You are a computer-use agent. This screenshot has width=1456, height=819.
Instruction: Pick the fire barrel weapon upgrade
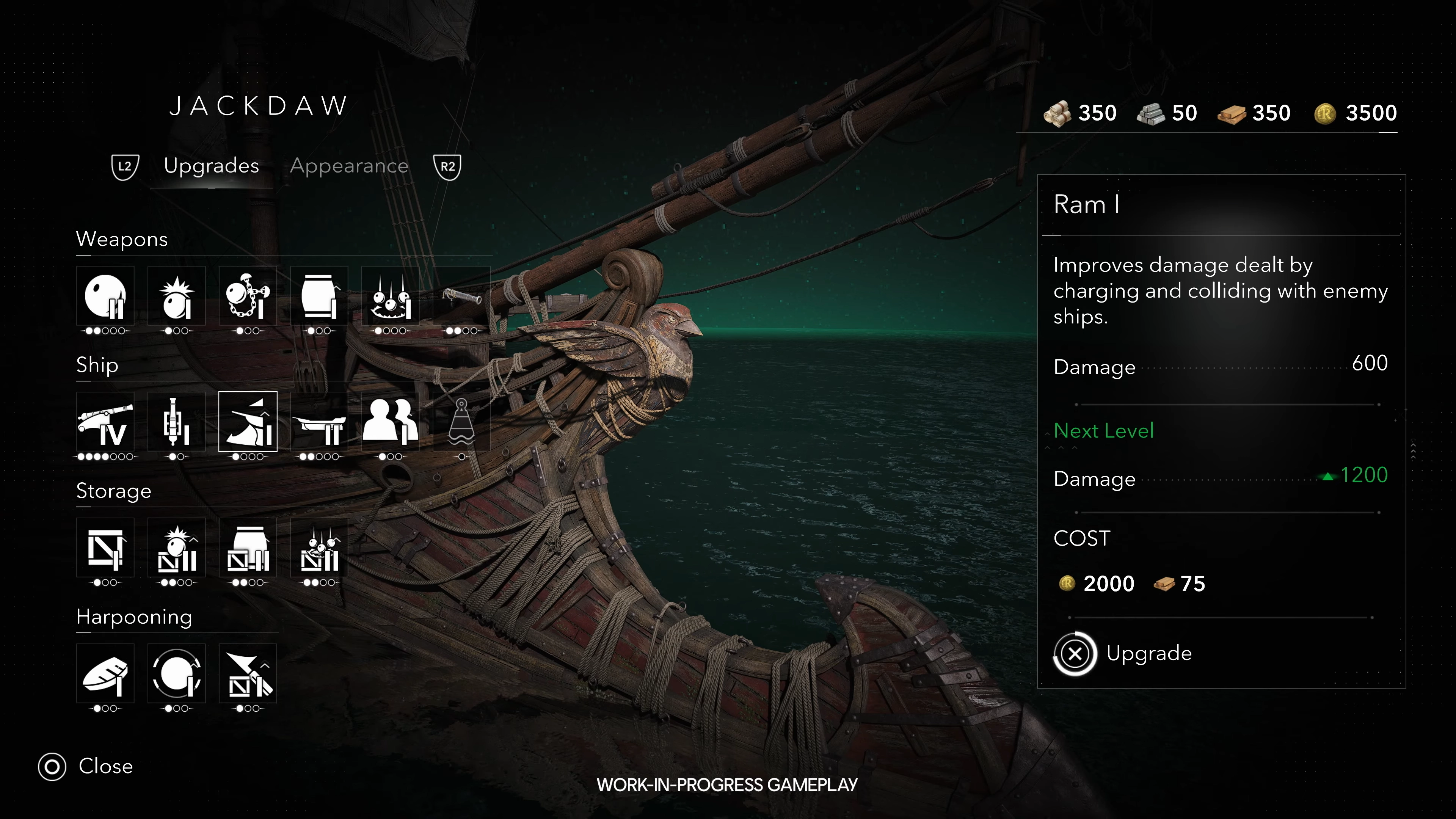click(319, 296)
